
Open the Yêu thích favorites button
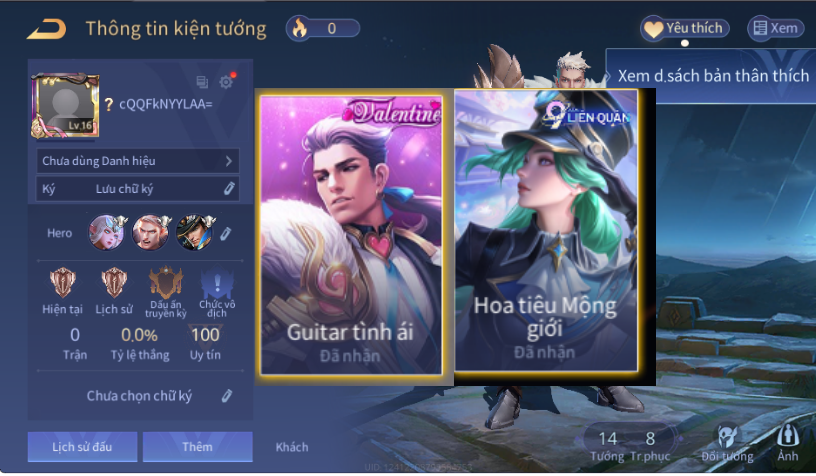tap(684, 28)
